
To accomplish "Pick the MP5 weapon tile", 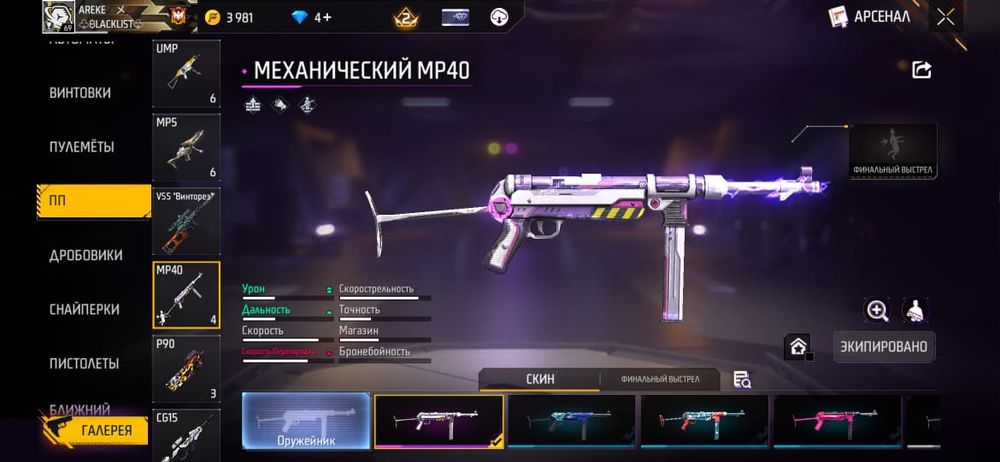I will click(186, 147).
